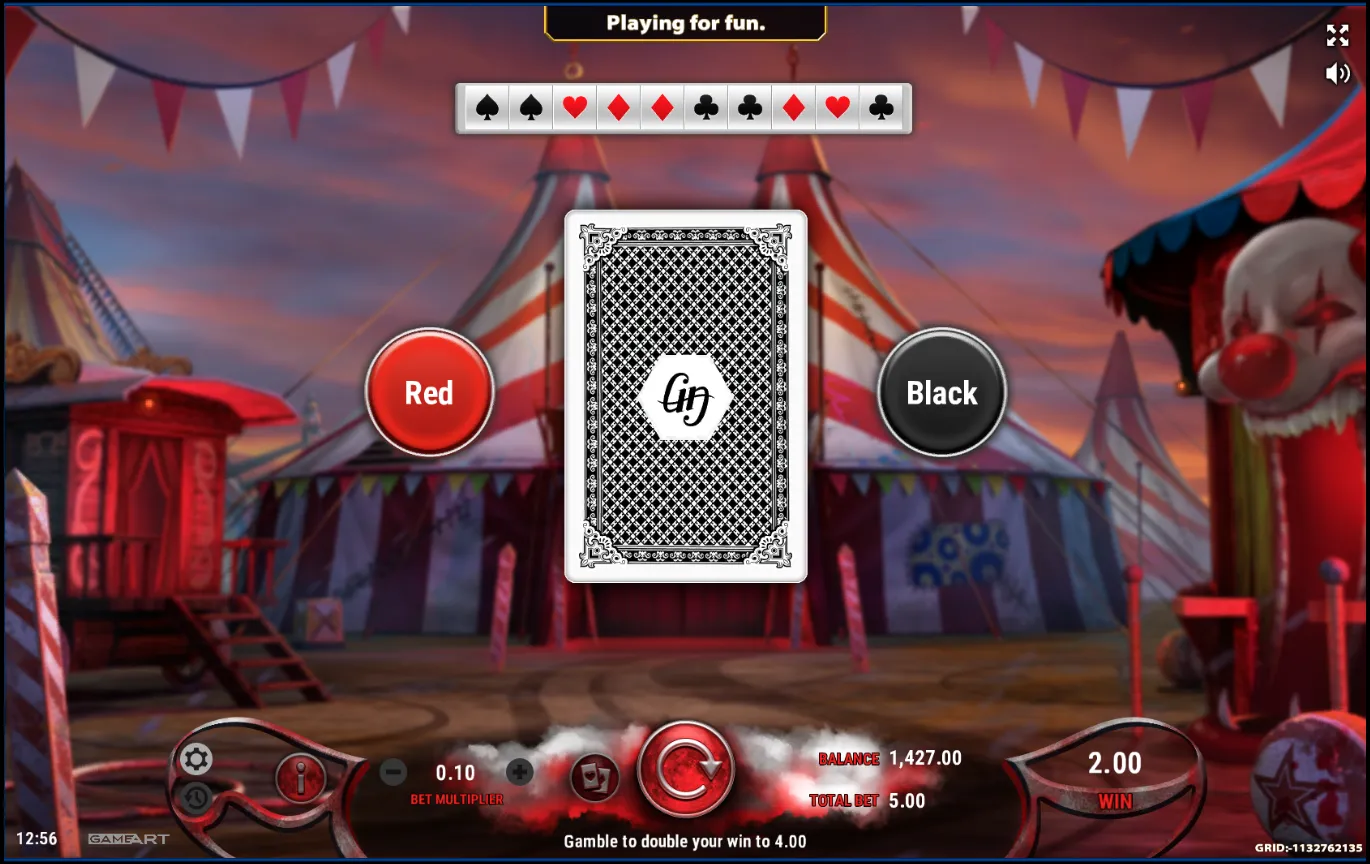The height and width of the screenshot is (864, 1370).
Task: Mute game audio via the speaker icon
Action: 1337,72
